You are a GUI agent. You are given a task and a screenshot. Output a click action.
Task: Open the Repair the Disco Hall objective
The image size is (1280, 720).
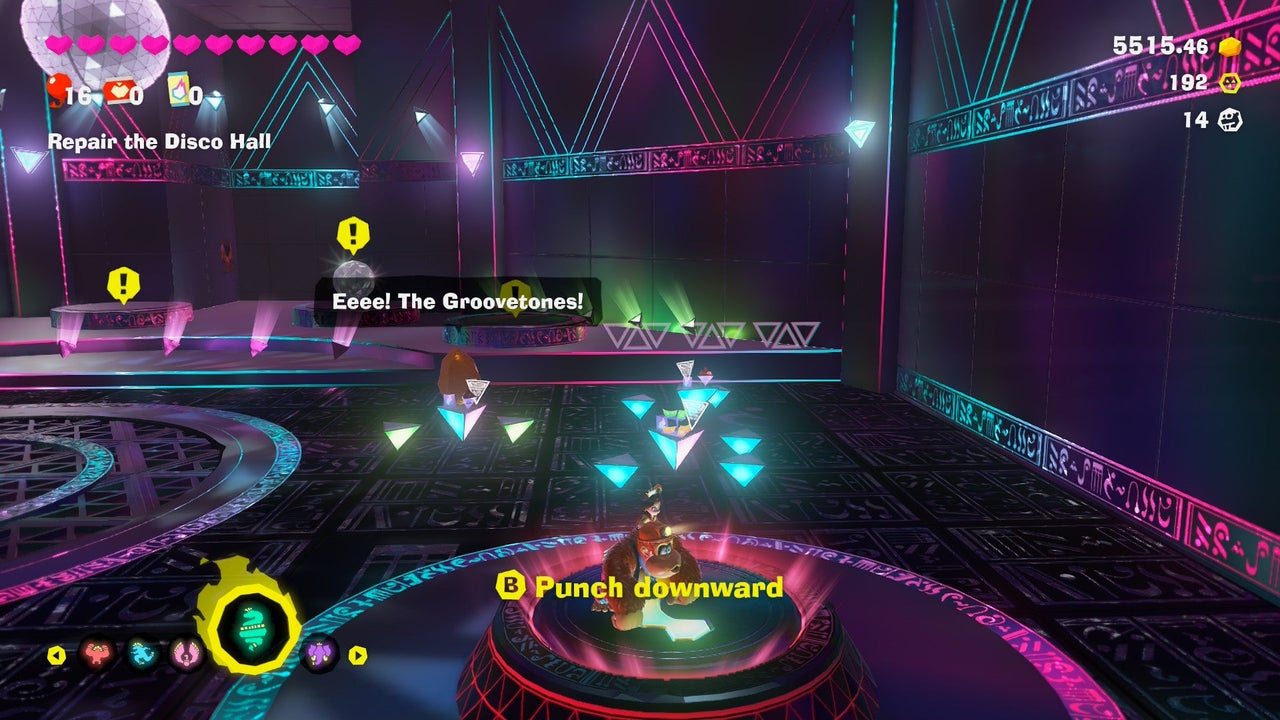pyautogui.click(x=159, y=141)
